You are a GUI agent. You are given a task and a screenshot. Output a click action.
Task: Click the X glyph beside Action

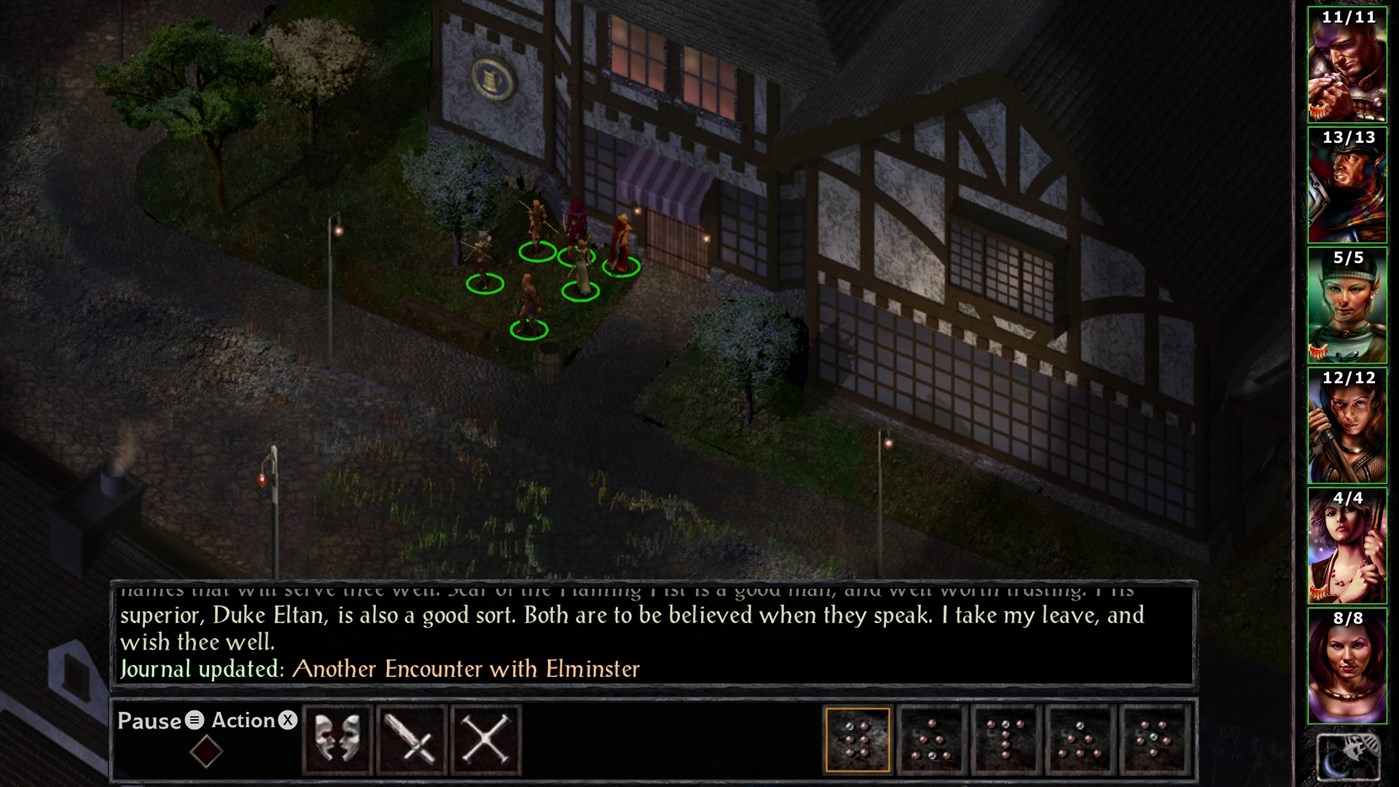(288, 719)
